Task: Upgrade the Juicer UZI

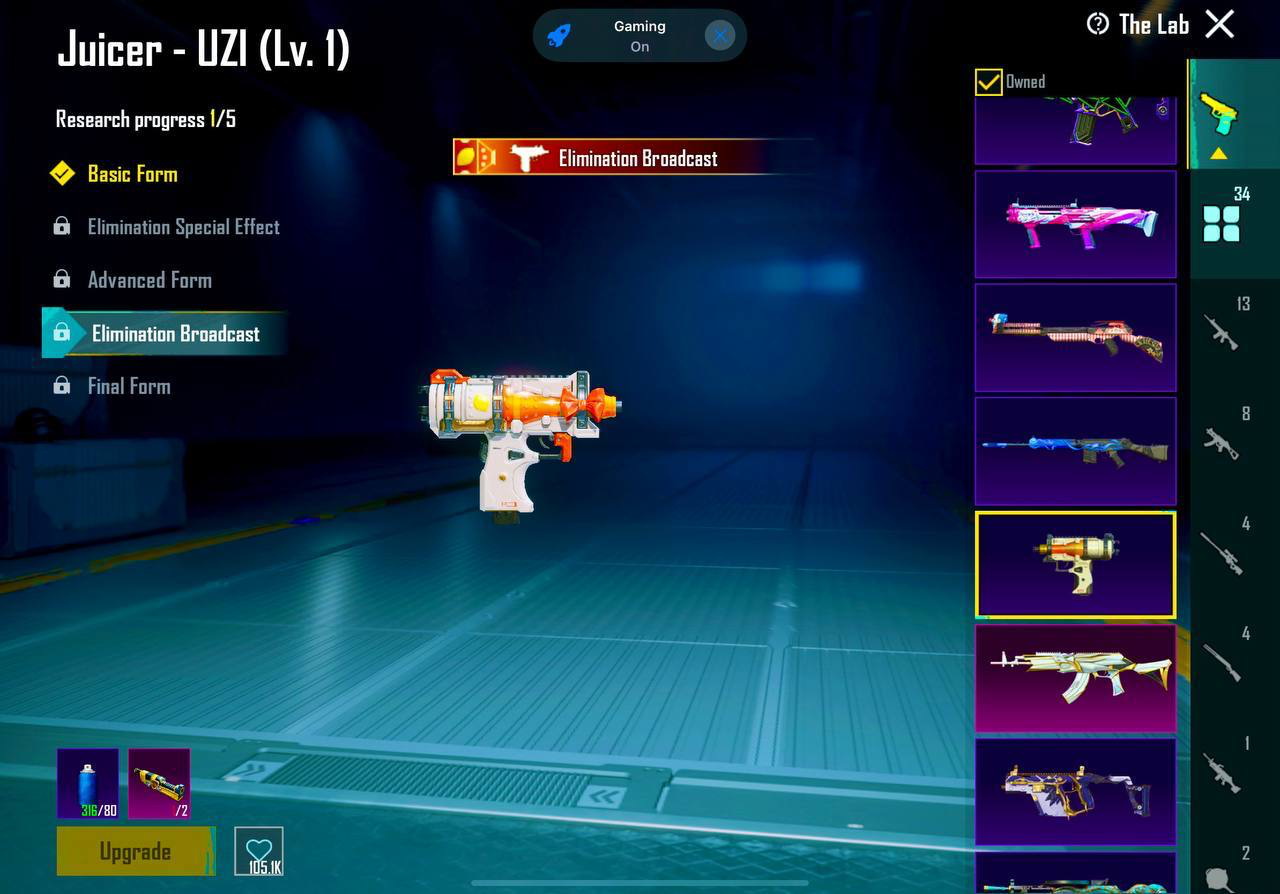Action: [135, 851]
